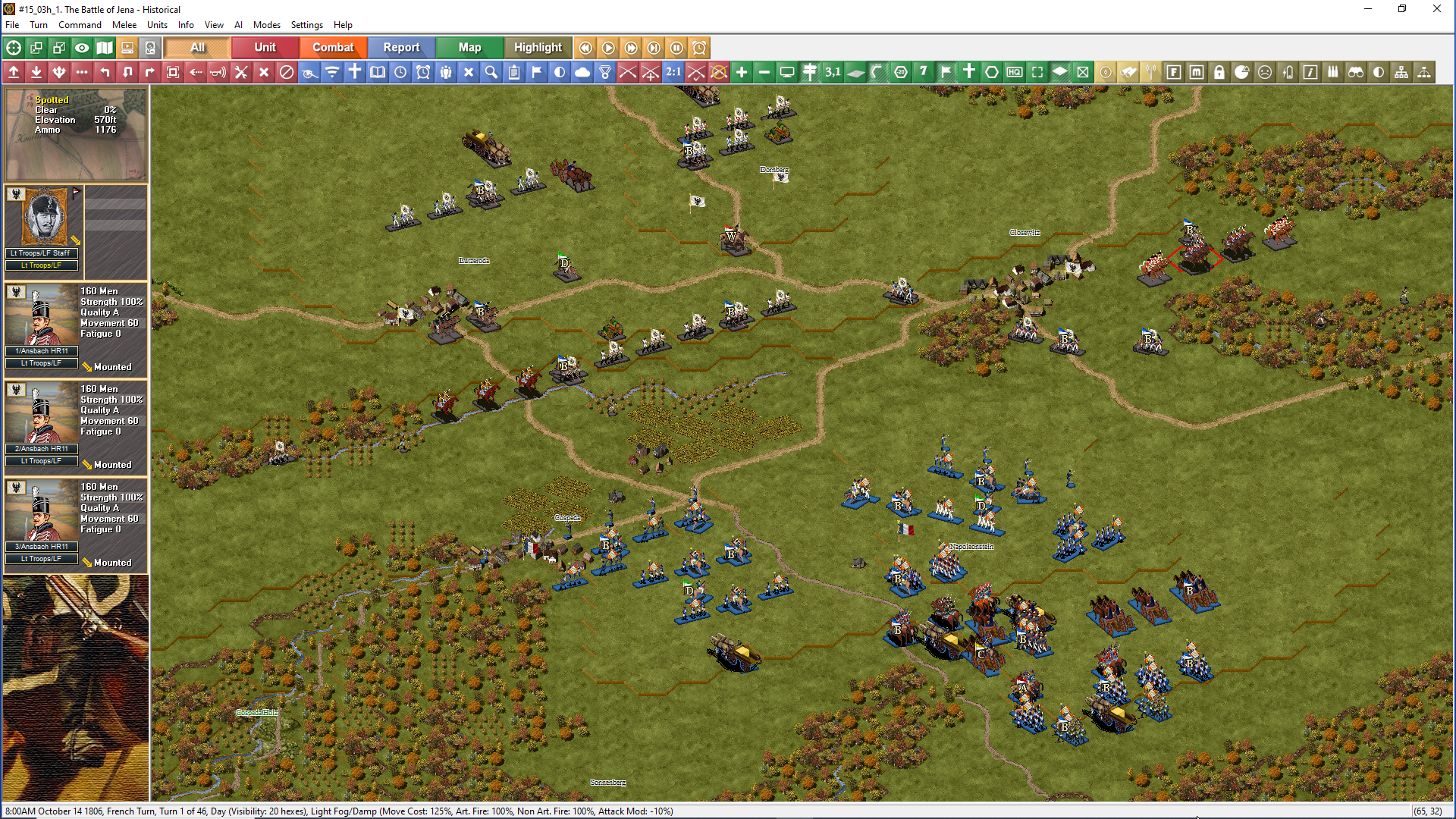Click the Lt Troops/LF Staff leader portrait

tap(44, 218)
